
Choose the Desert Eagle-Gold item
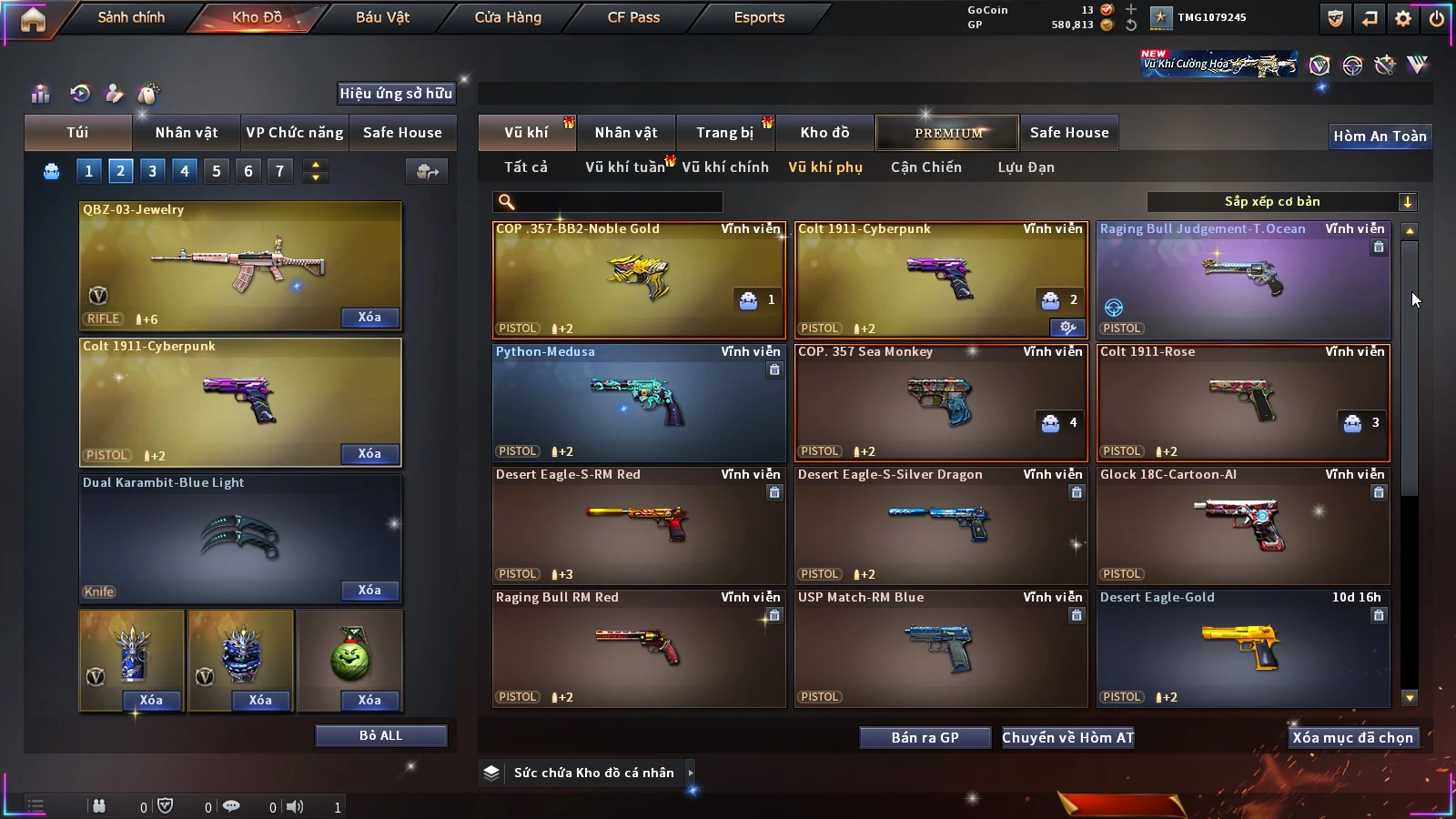[1243, 648]
